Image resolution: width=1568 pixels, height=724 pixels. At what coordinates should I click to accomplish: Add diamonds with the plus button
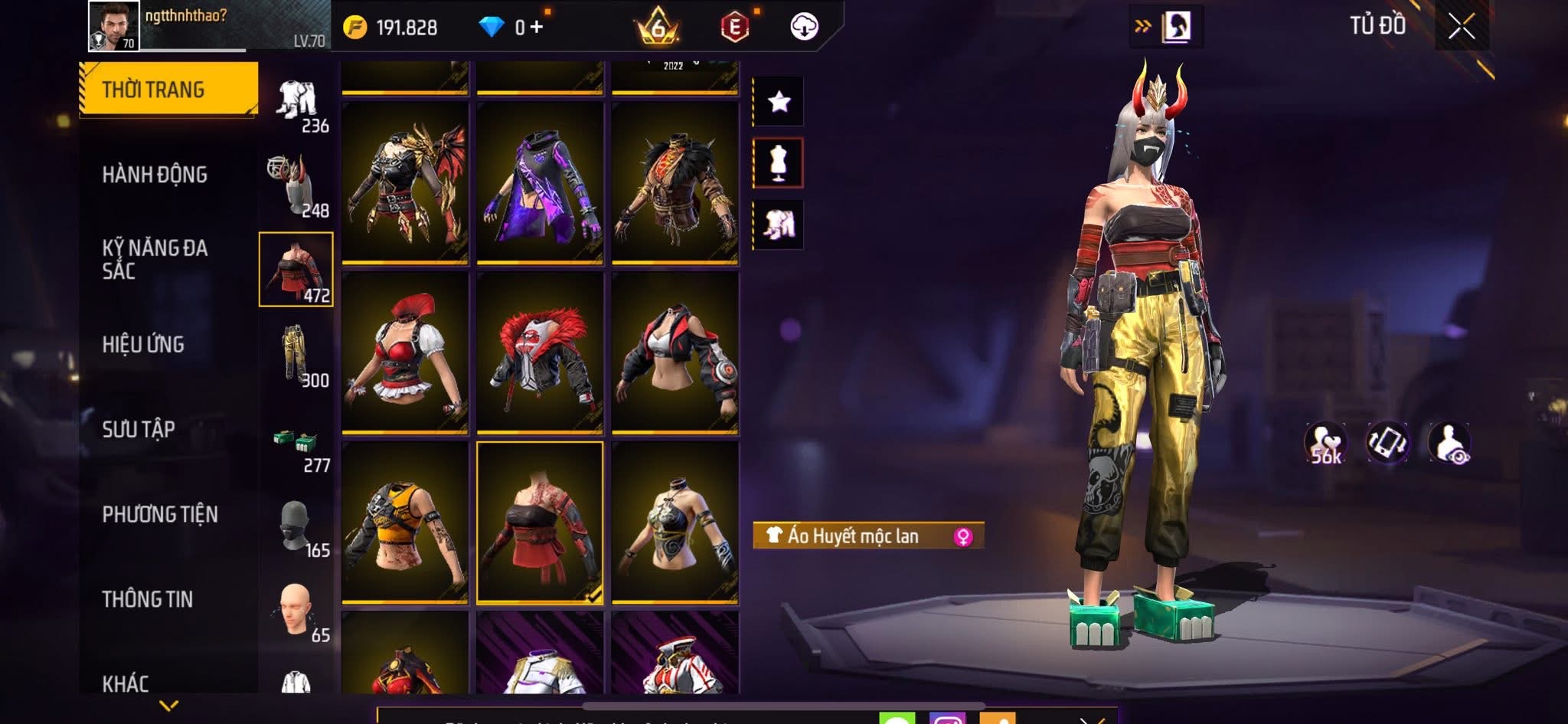coord(537,28)
